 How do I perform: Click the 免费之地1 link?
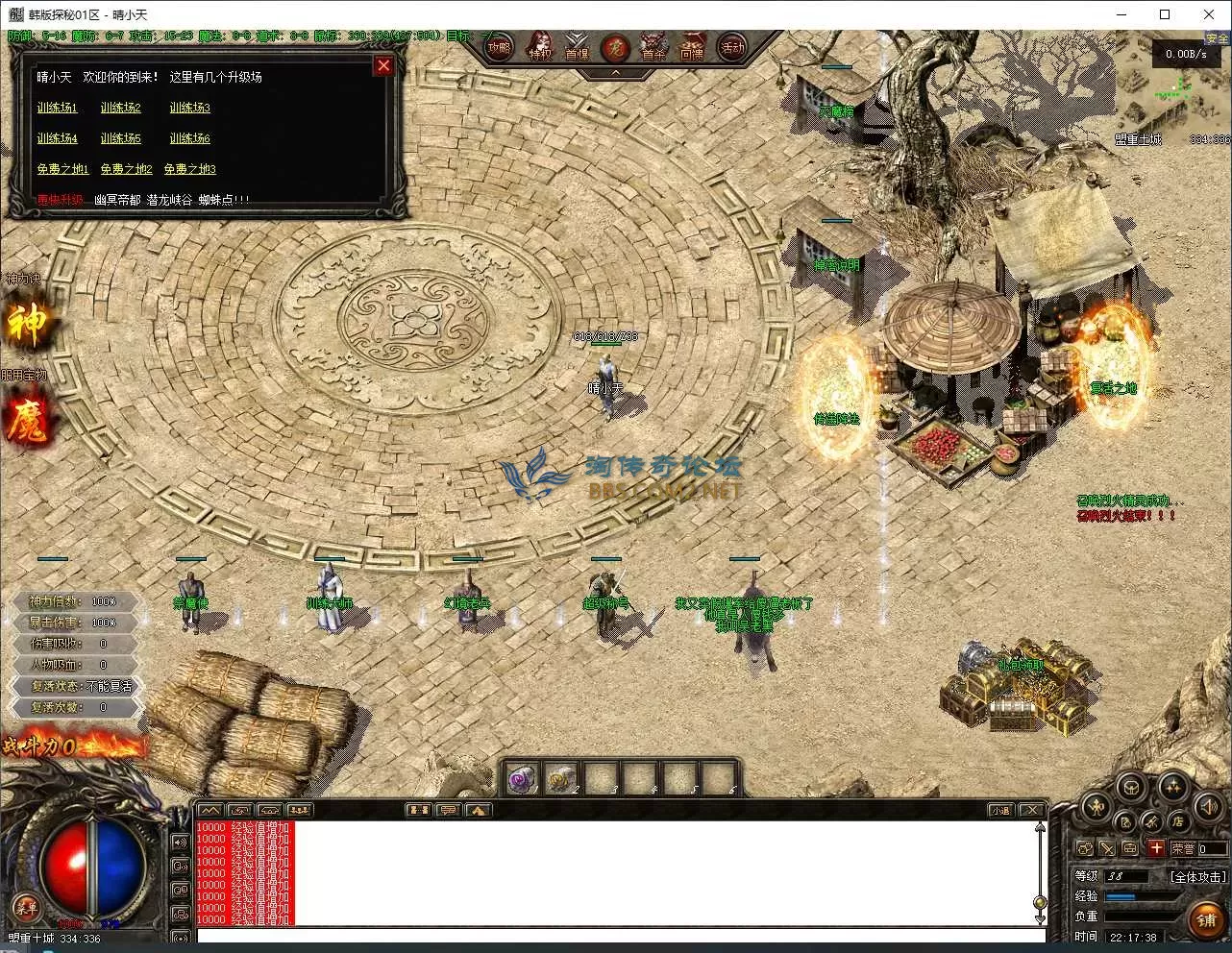[x=62, y=169]
